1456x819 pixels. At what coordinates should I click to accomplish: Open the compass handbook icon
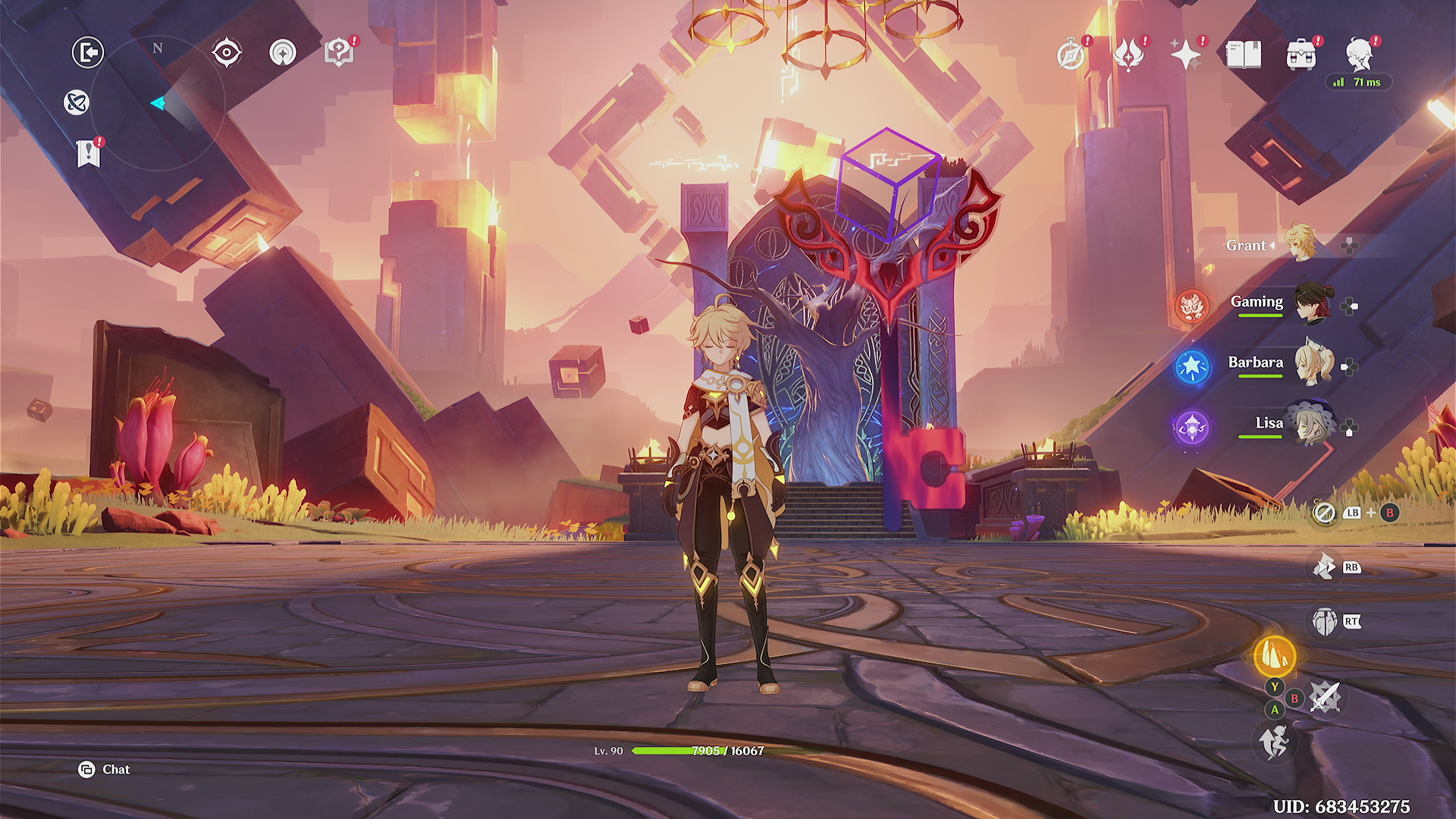(1071, 55)
